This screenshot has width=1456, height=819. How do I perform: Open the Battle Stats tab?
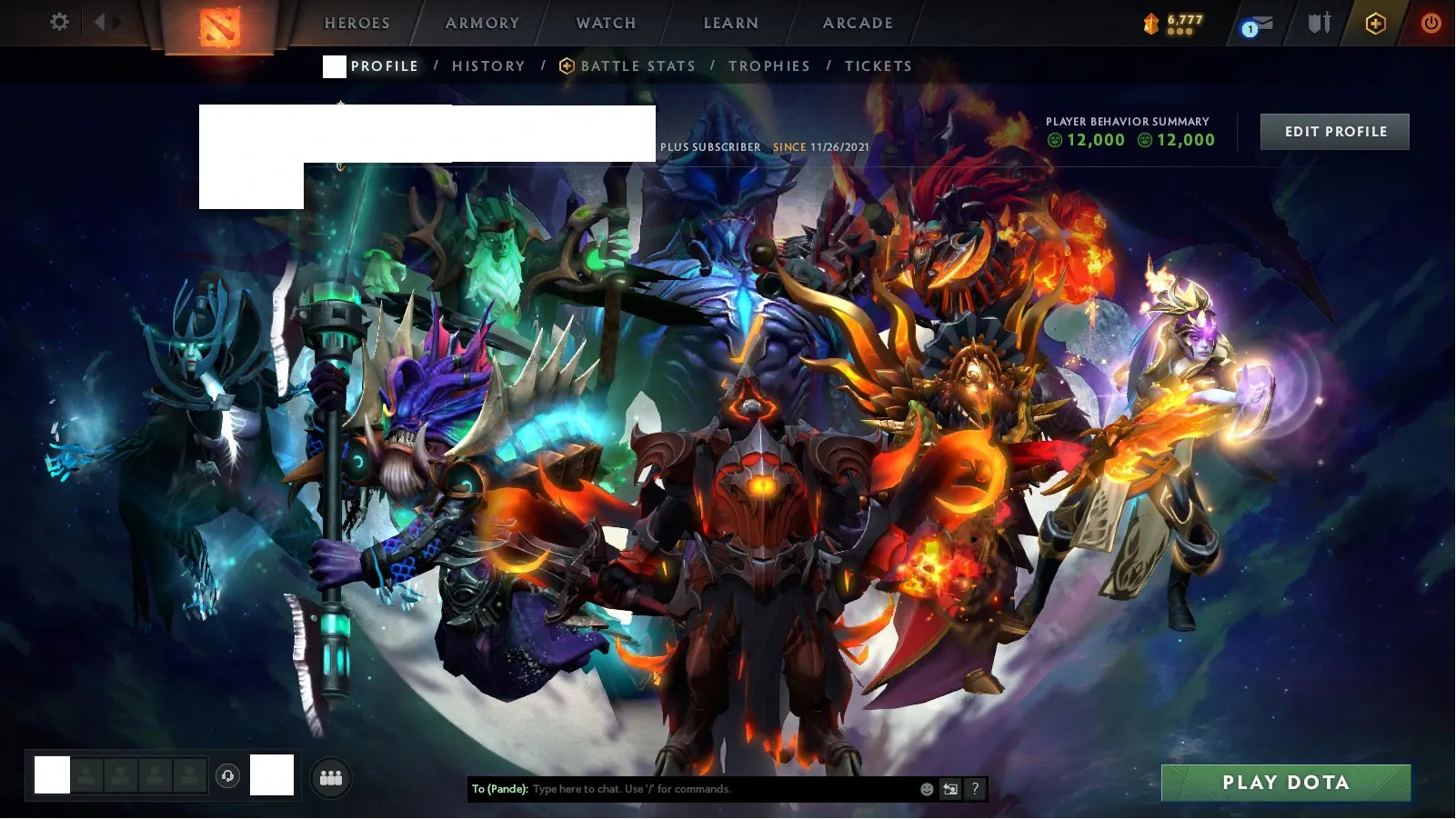click(637, 66)
